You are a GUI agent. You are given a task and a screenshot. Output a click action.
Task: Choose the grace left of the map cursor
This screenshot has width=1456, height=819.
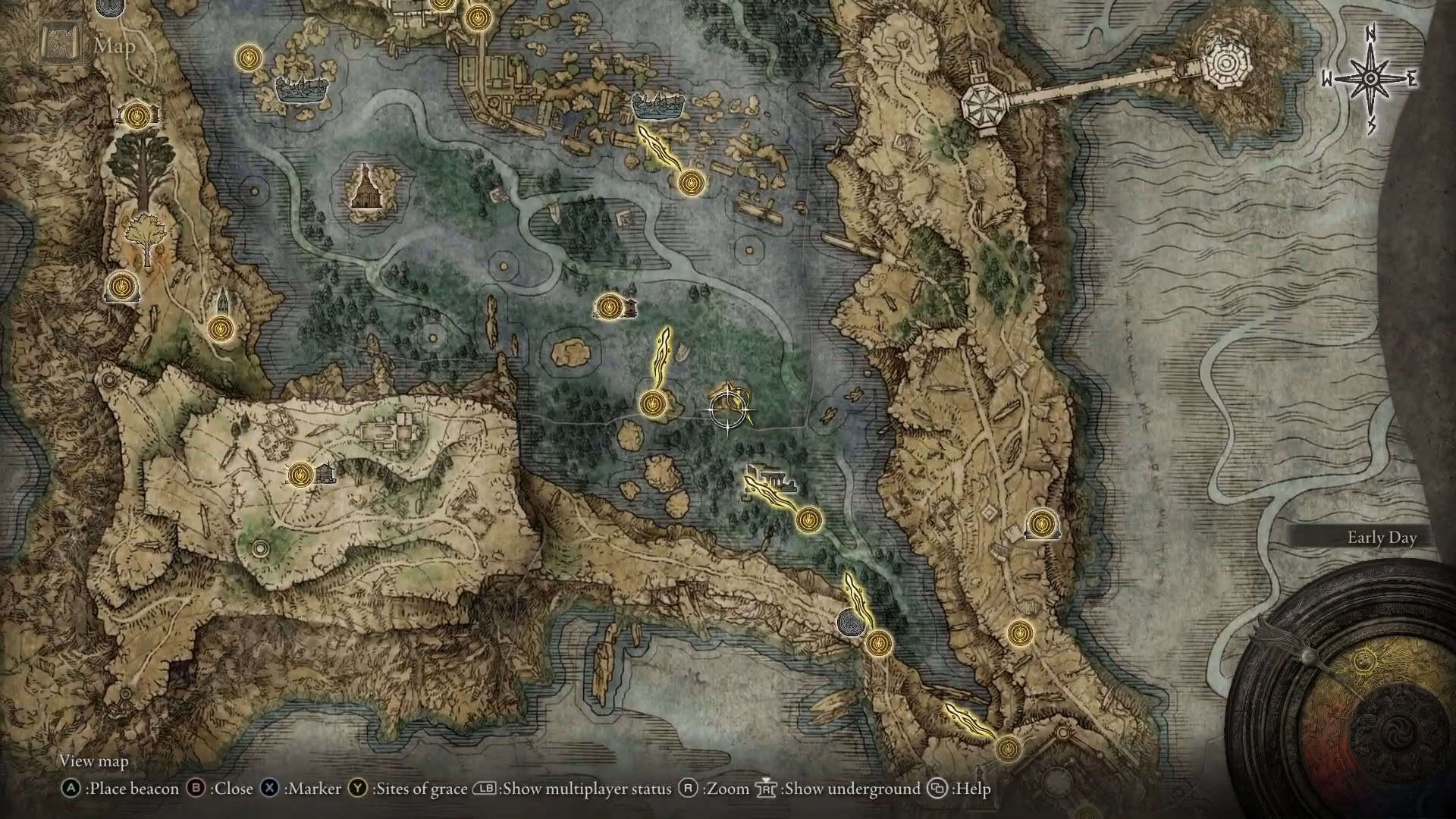point(651,404)
